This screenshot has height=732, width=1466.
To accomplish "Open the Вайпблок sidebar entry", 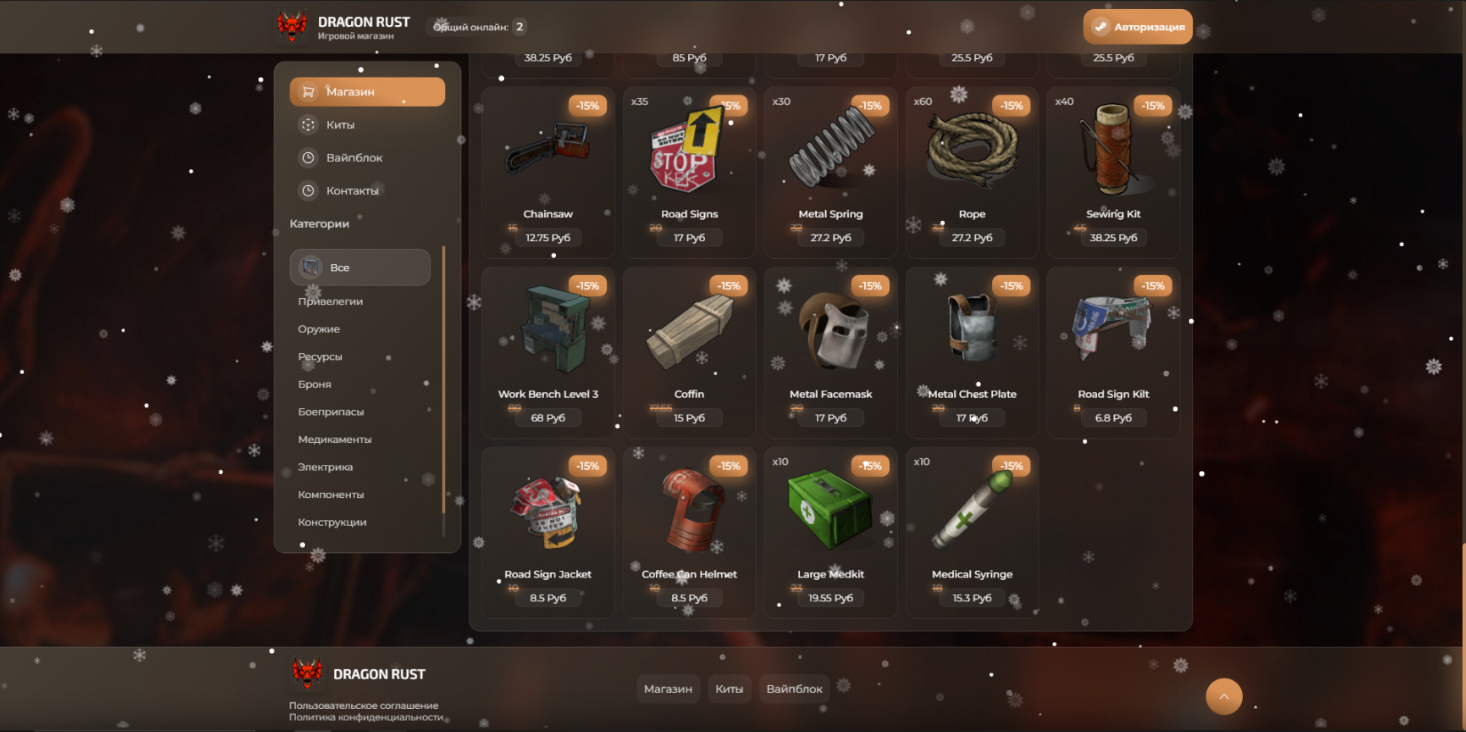I will click(354, 158).
